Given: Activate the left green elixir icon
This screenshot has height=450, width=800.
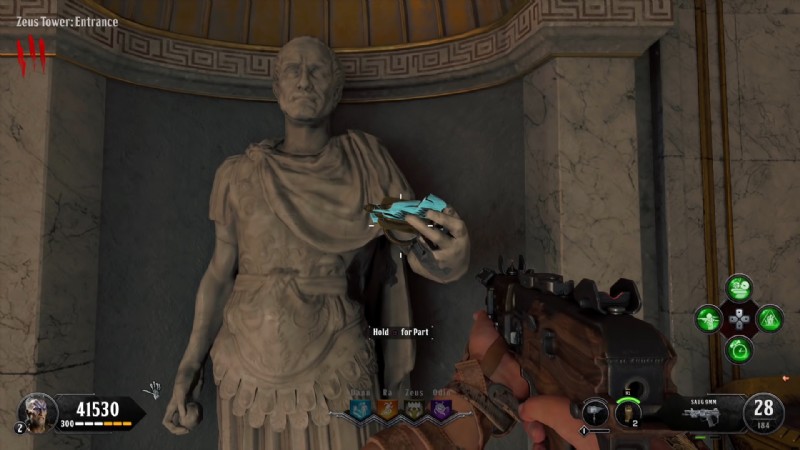Looking at the screenshot, I should [x=709, y=319].
